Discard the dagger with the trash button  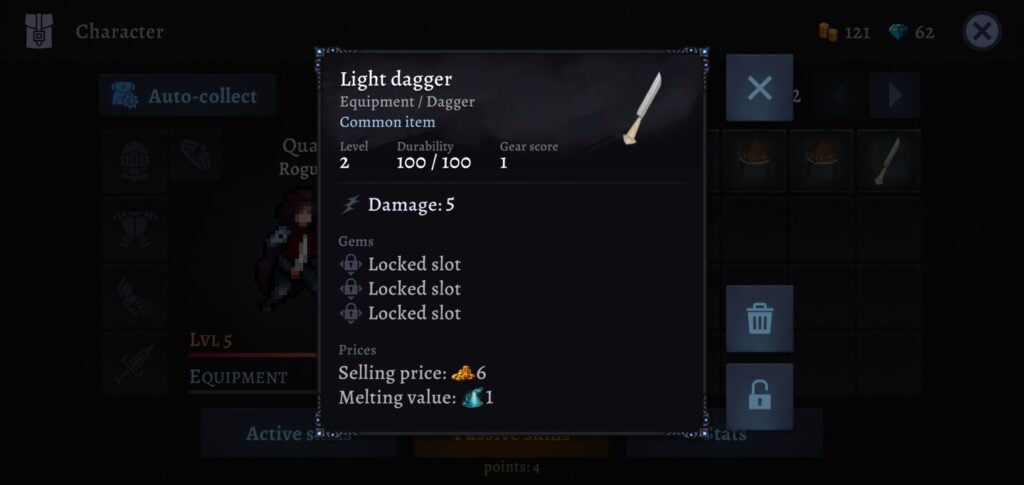[x=759, y=319]
